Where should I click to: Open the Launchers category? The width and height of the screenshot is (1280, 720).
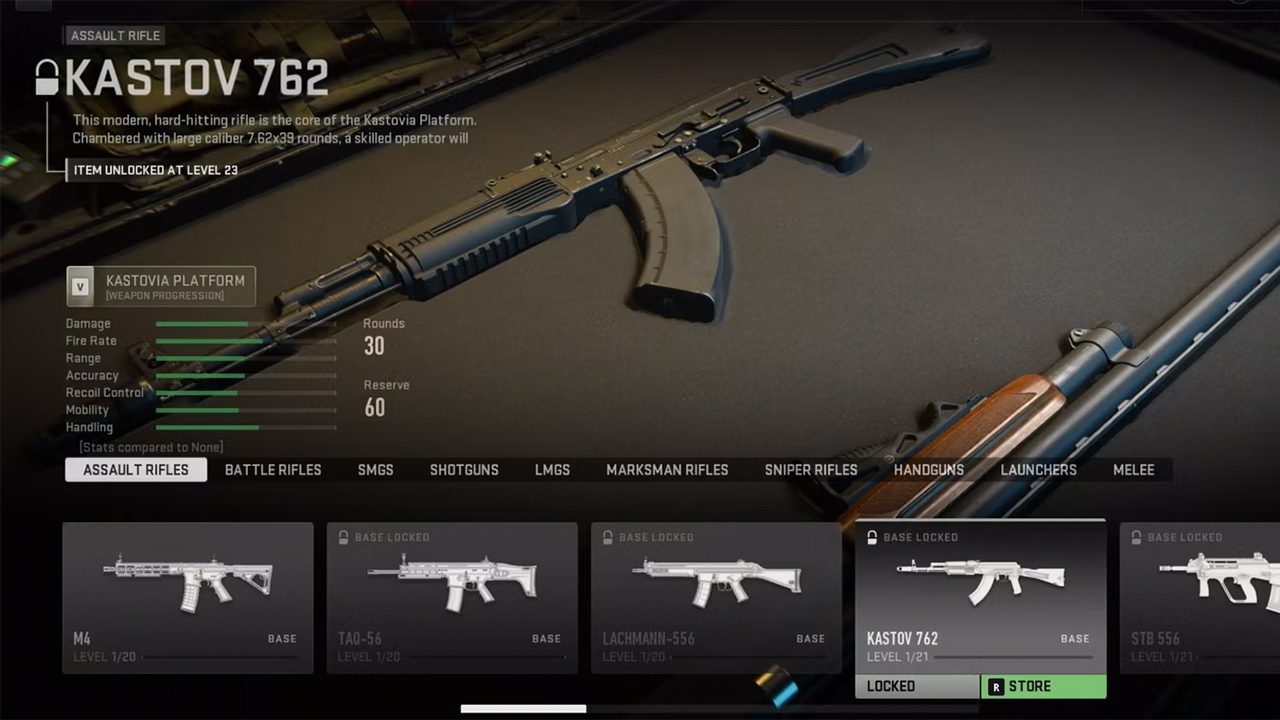coord(1038,470)
